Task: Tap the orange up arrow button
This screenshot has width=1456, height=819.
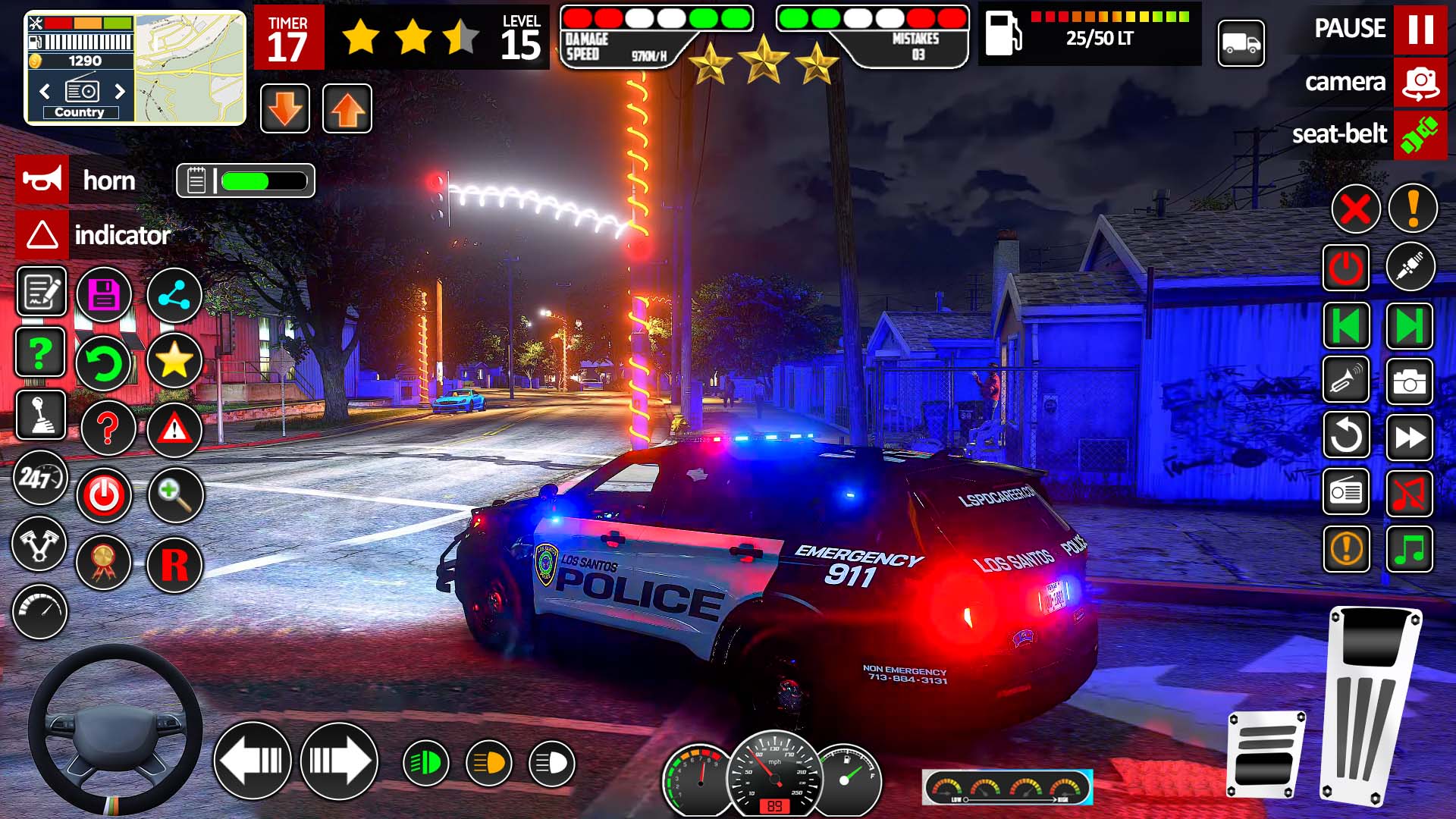Action: (347, 109)
